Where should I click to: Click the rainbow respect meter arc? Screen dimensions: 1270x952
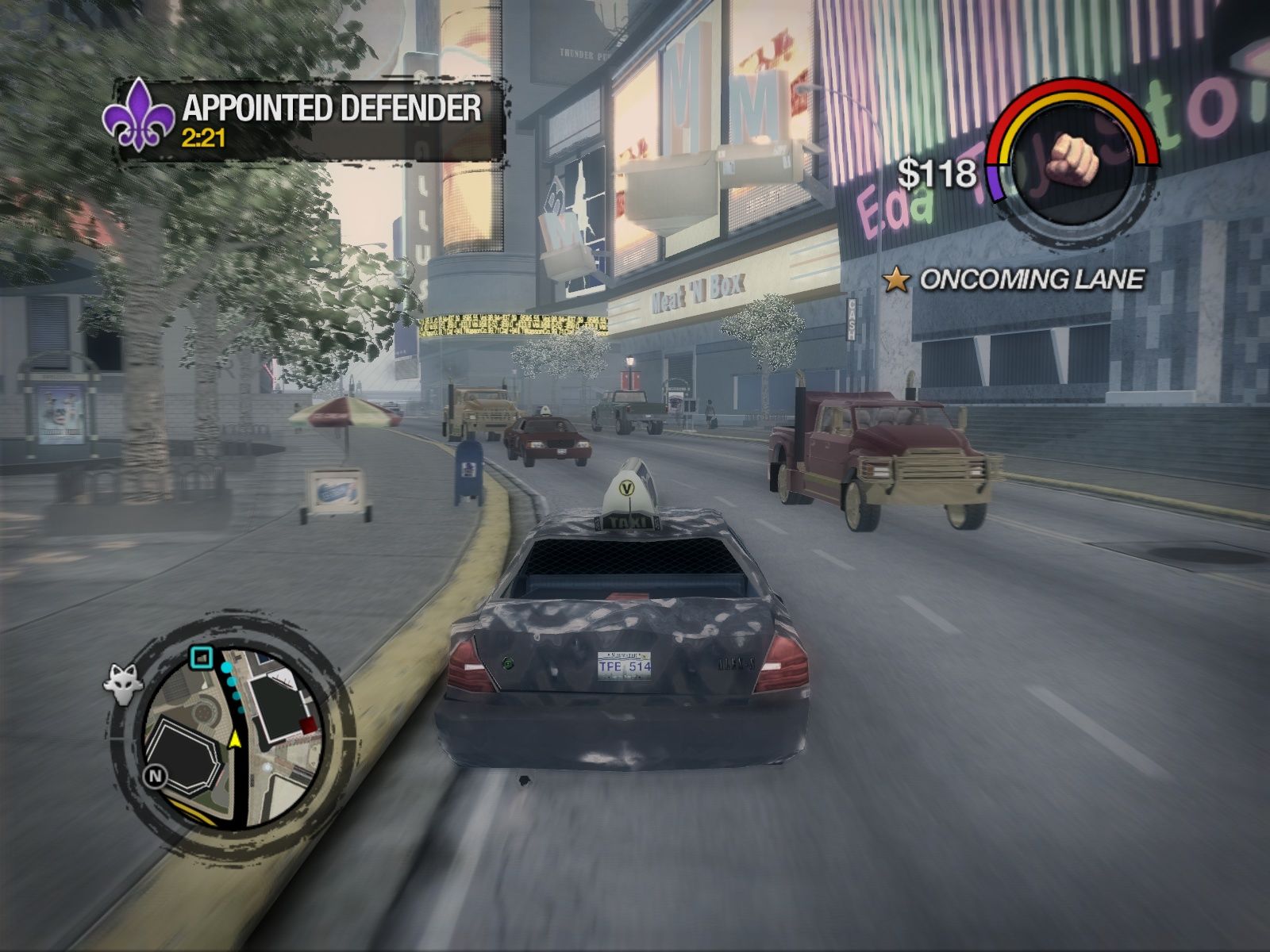tap(1073, 94)
